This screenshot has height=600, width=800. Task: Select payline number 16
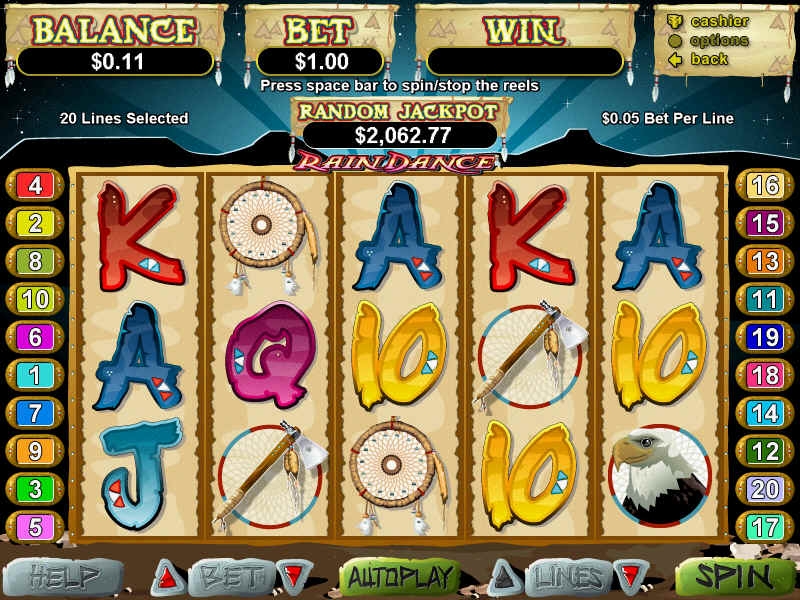point(765,185)
